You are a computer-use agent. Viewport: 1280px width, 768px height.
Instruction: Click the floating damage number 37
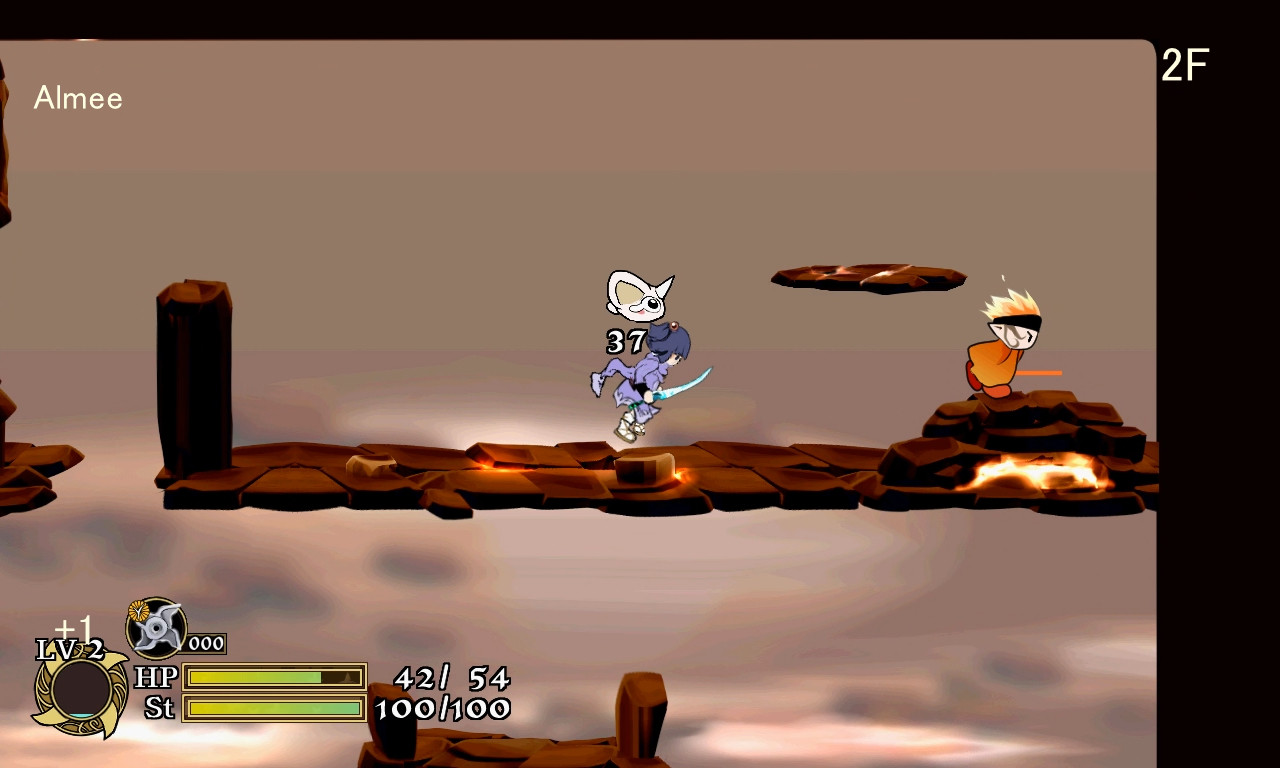[x=623, y=342]
